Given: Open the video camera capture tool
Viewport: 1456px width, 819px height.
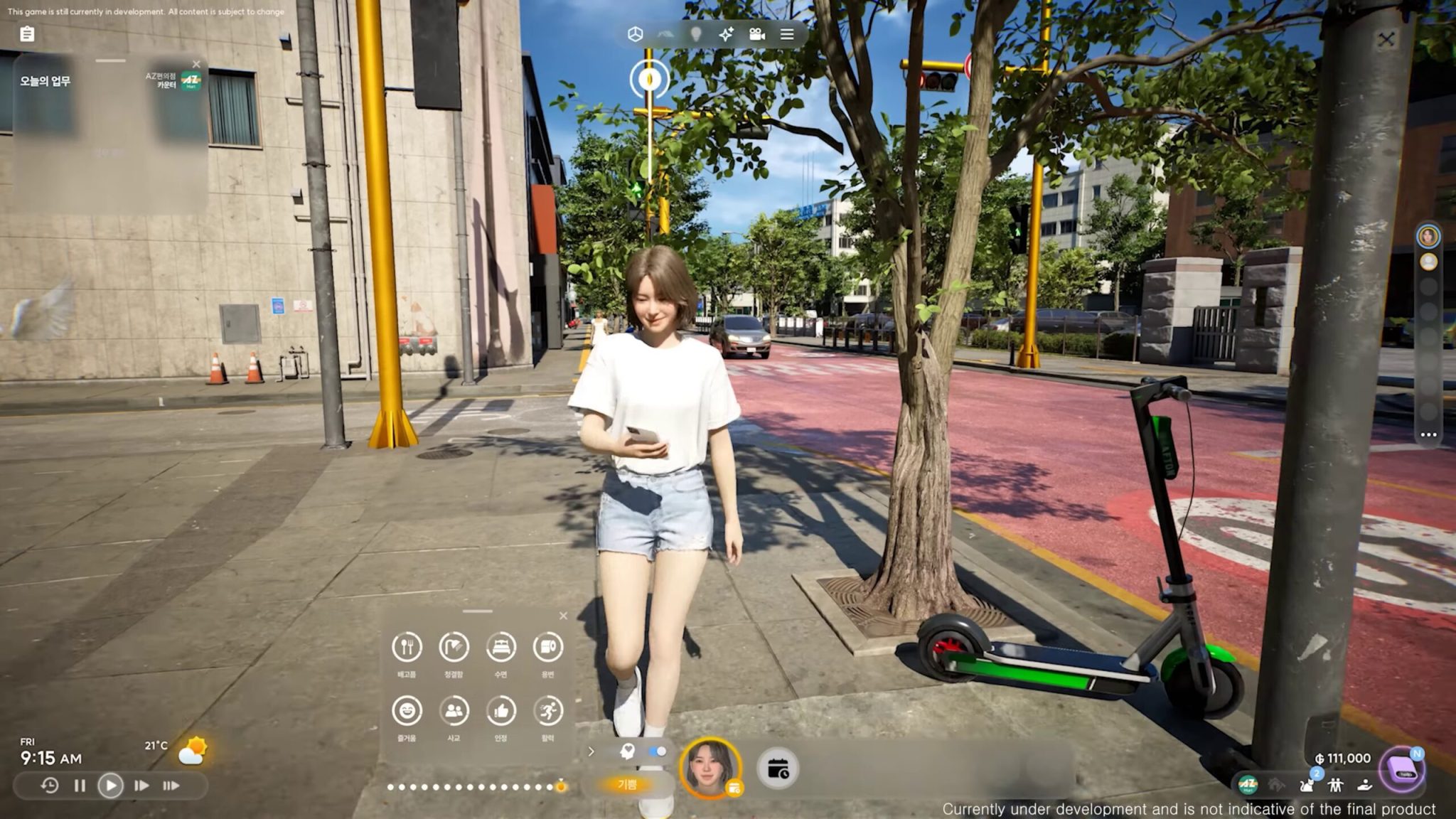Looking at the screenshot, I should [756, 34].
